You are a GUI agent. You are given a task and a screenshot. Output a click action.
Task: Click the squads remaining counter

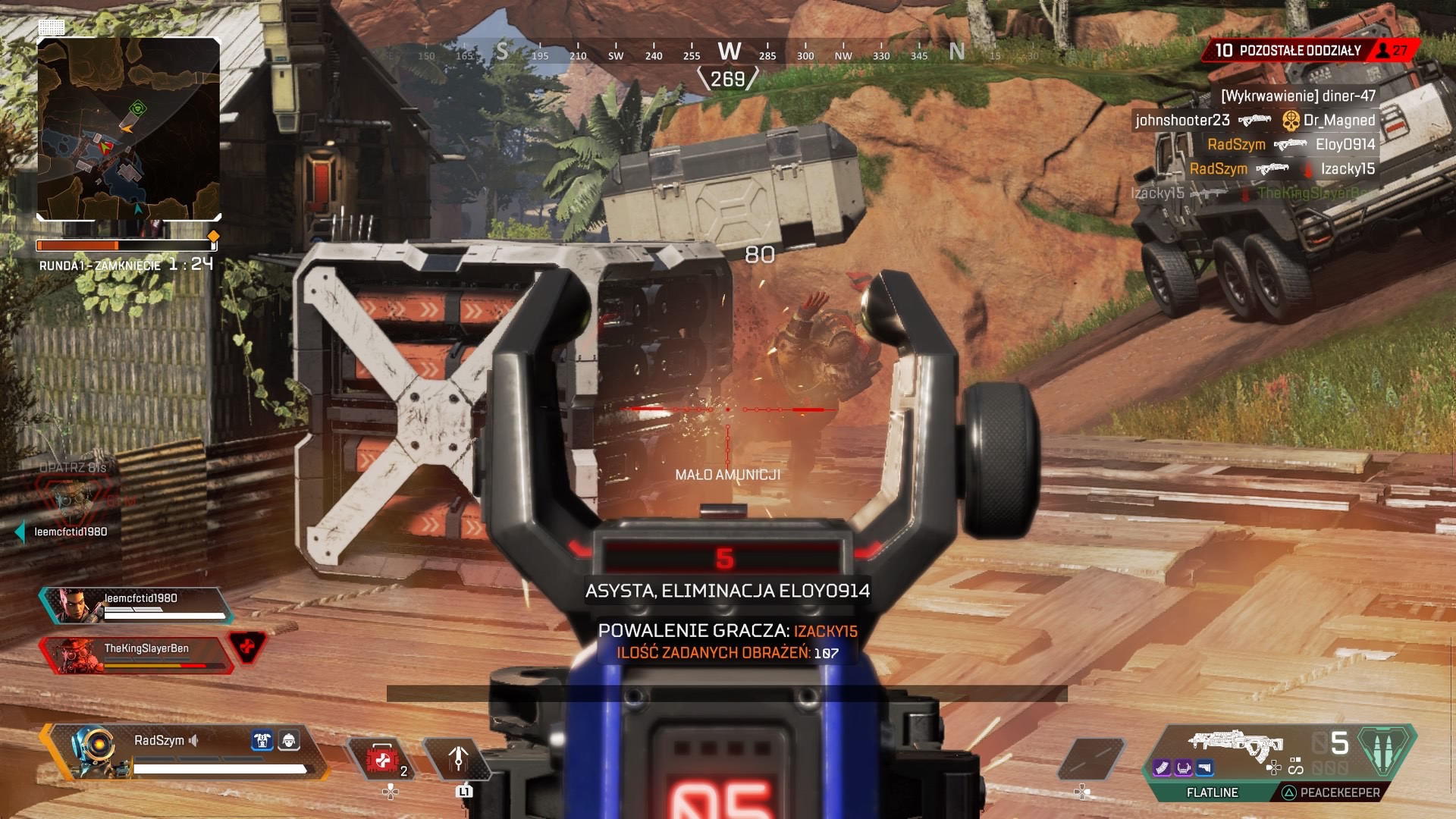(1288, 51)
